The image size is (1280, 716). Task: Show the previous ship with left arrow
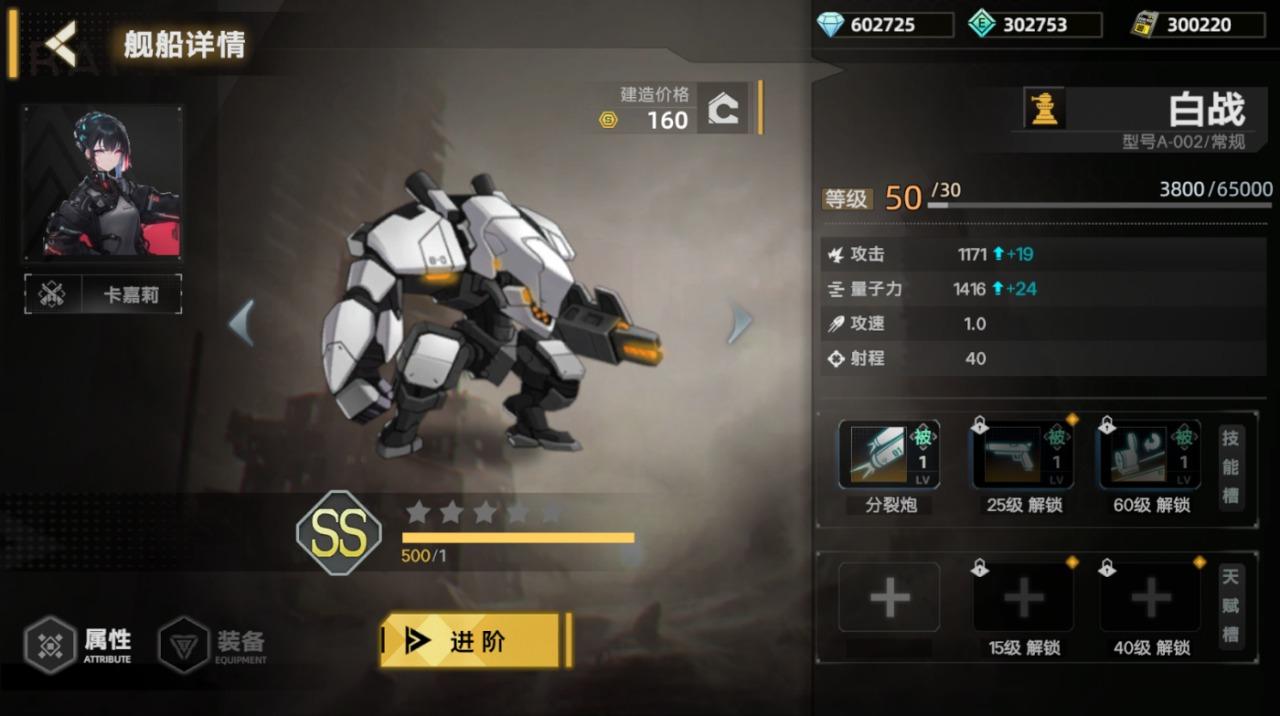[240, 322]
